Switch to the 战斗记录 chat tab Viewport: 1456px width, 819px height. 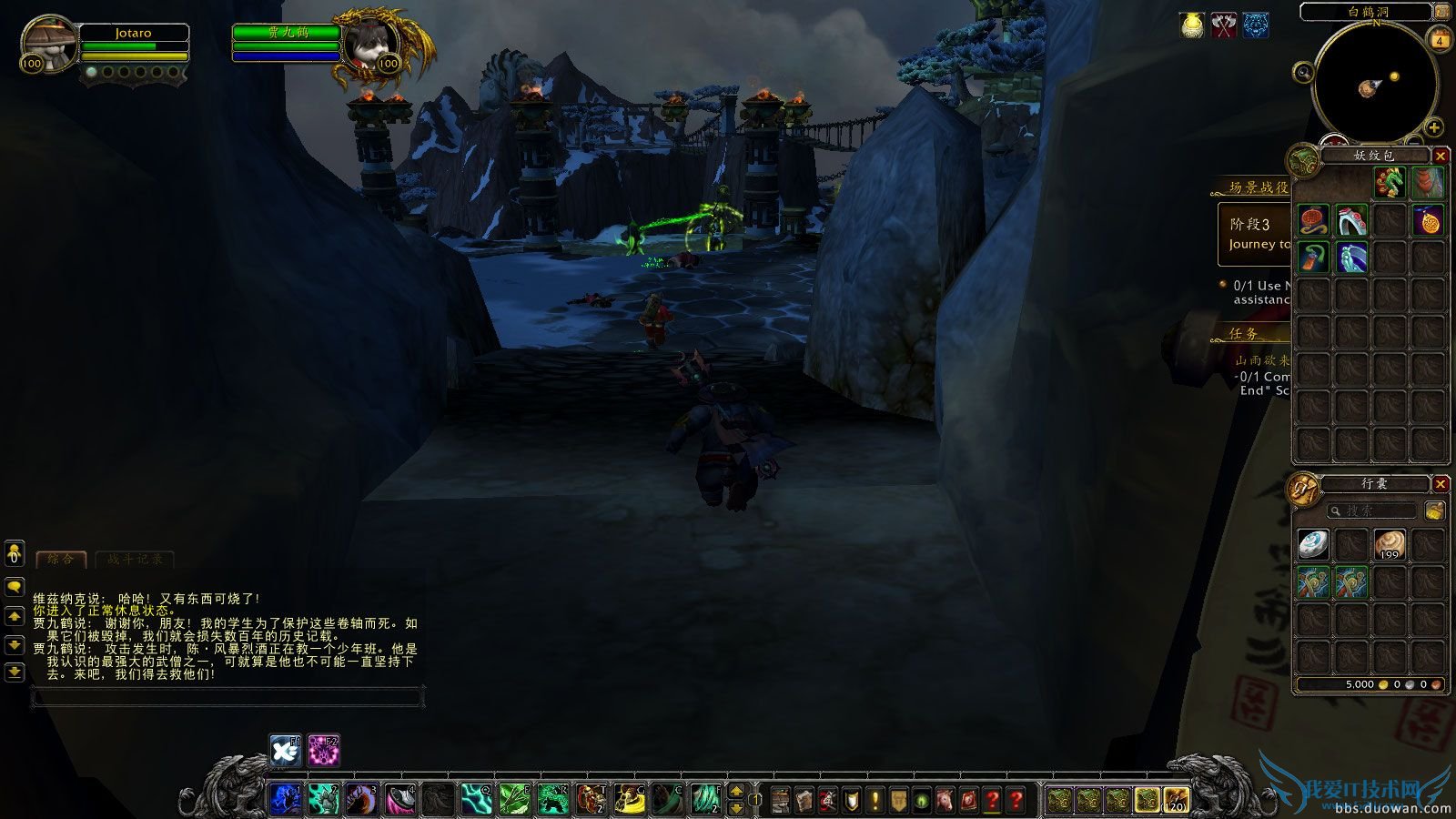[136, 560]
